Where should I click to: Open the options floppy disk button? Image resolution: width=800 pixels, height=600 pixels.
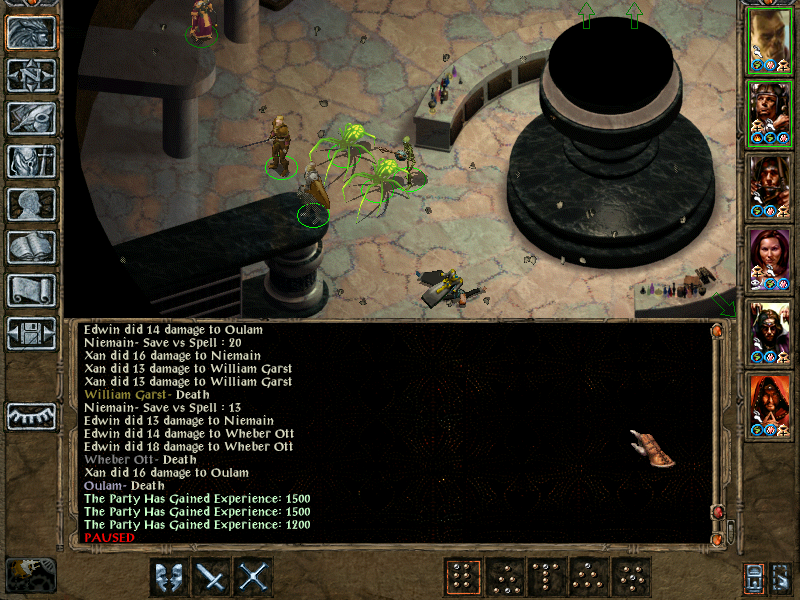pyautogui.click(x=32, y=333)
